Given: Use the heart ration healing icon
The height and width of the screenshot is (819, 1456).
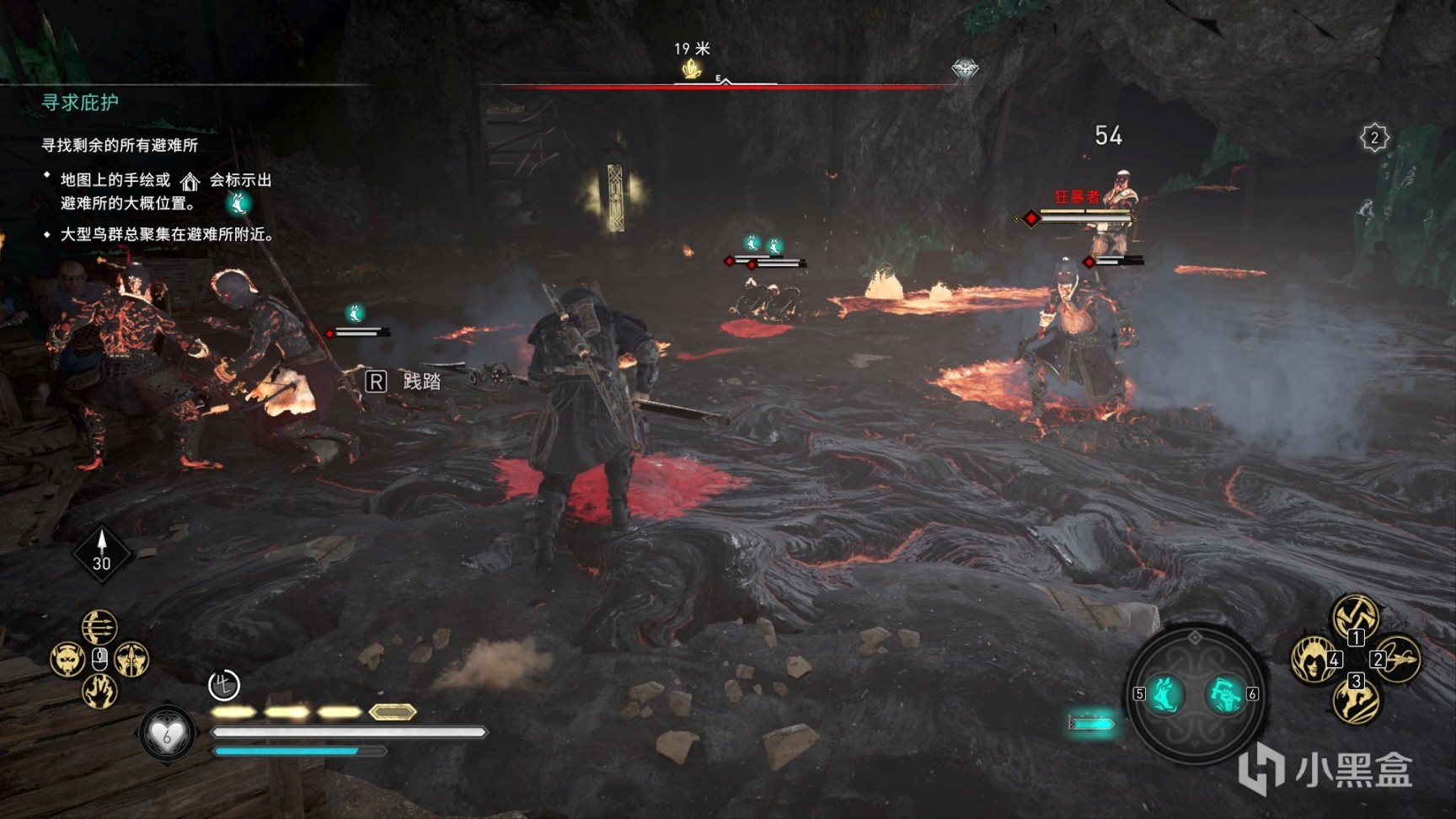Looking at the screenshot, I should [166, 735].
